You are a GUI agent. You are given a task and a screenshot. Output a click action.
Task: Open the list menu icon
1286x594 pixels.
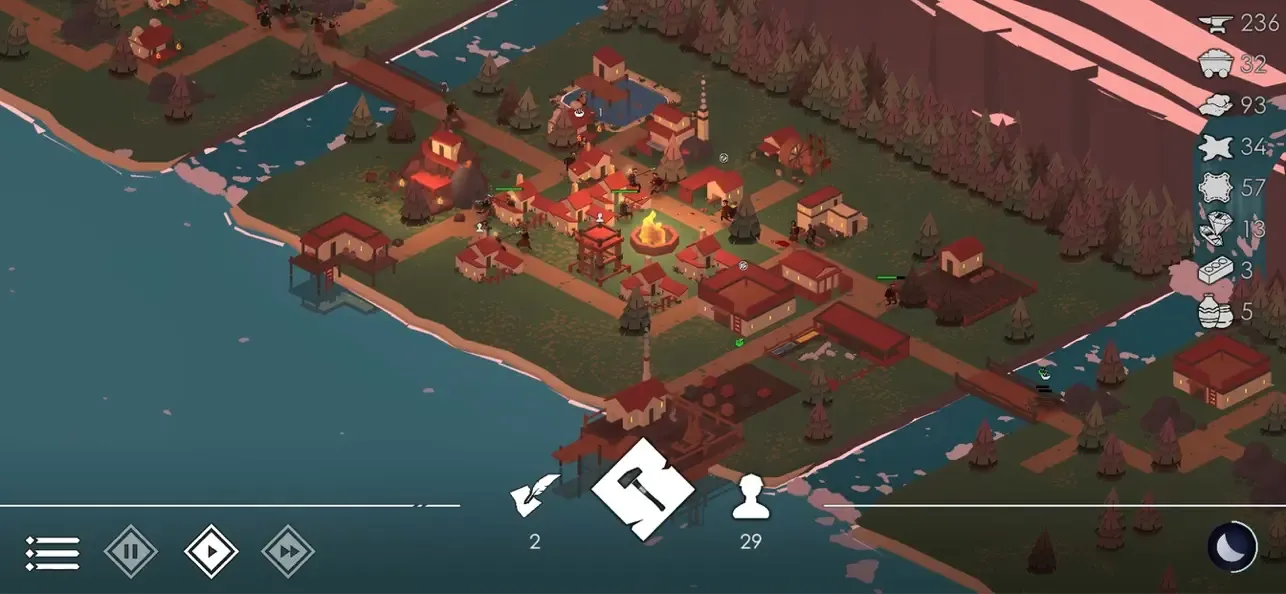click(52, 552)
